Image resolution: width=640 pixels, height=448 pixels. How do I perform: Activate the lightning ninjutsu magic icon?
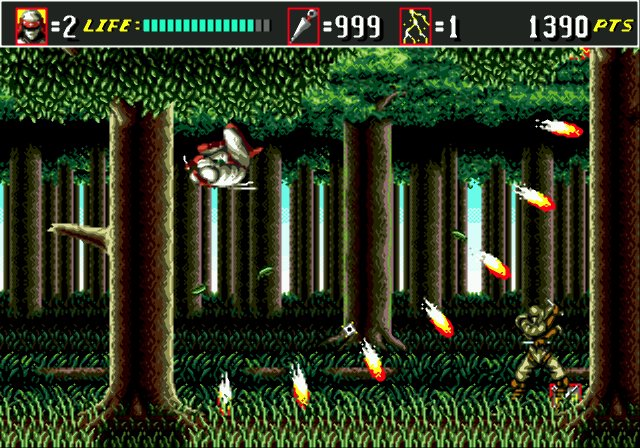tap(415, 24)
